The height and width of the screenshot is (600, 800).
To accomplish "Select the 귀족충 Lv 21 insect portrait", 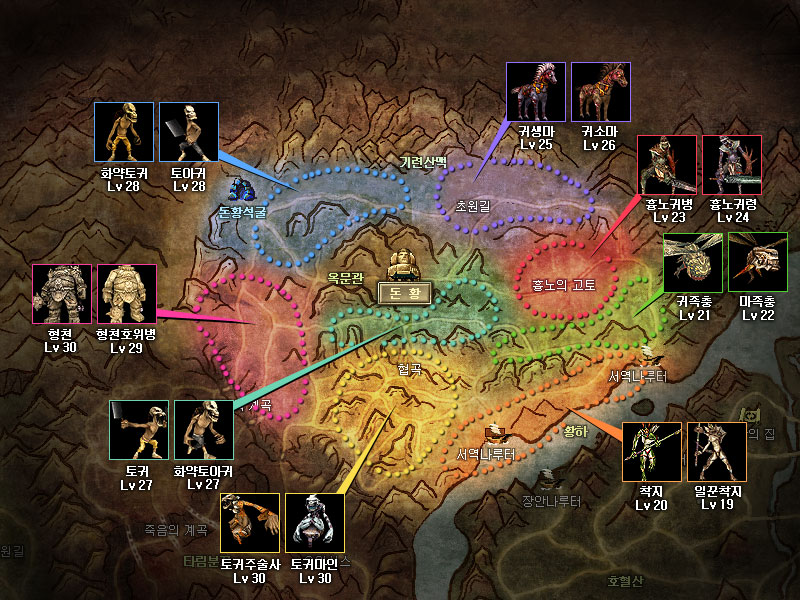I will [x=693, y=262].
